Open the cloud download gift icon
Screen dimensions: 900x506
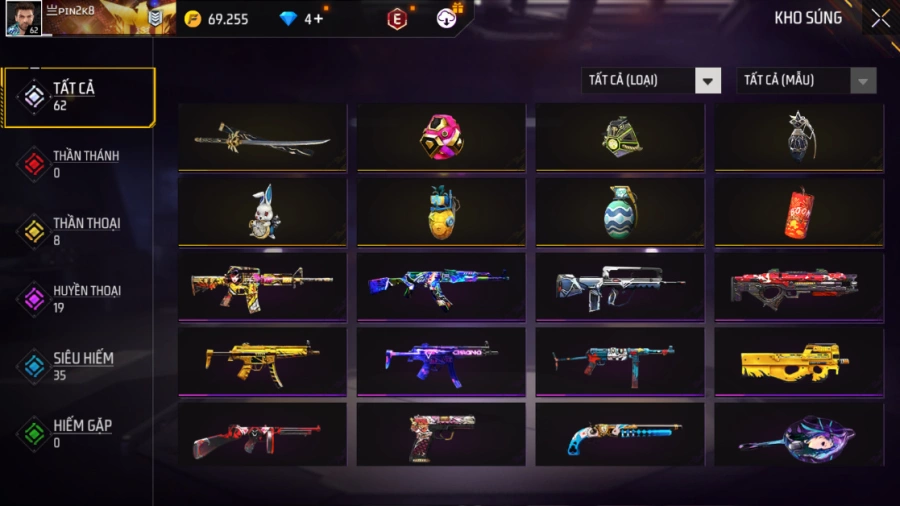coord(447,17)
